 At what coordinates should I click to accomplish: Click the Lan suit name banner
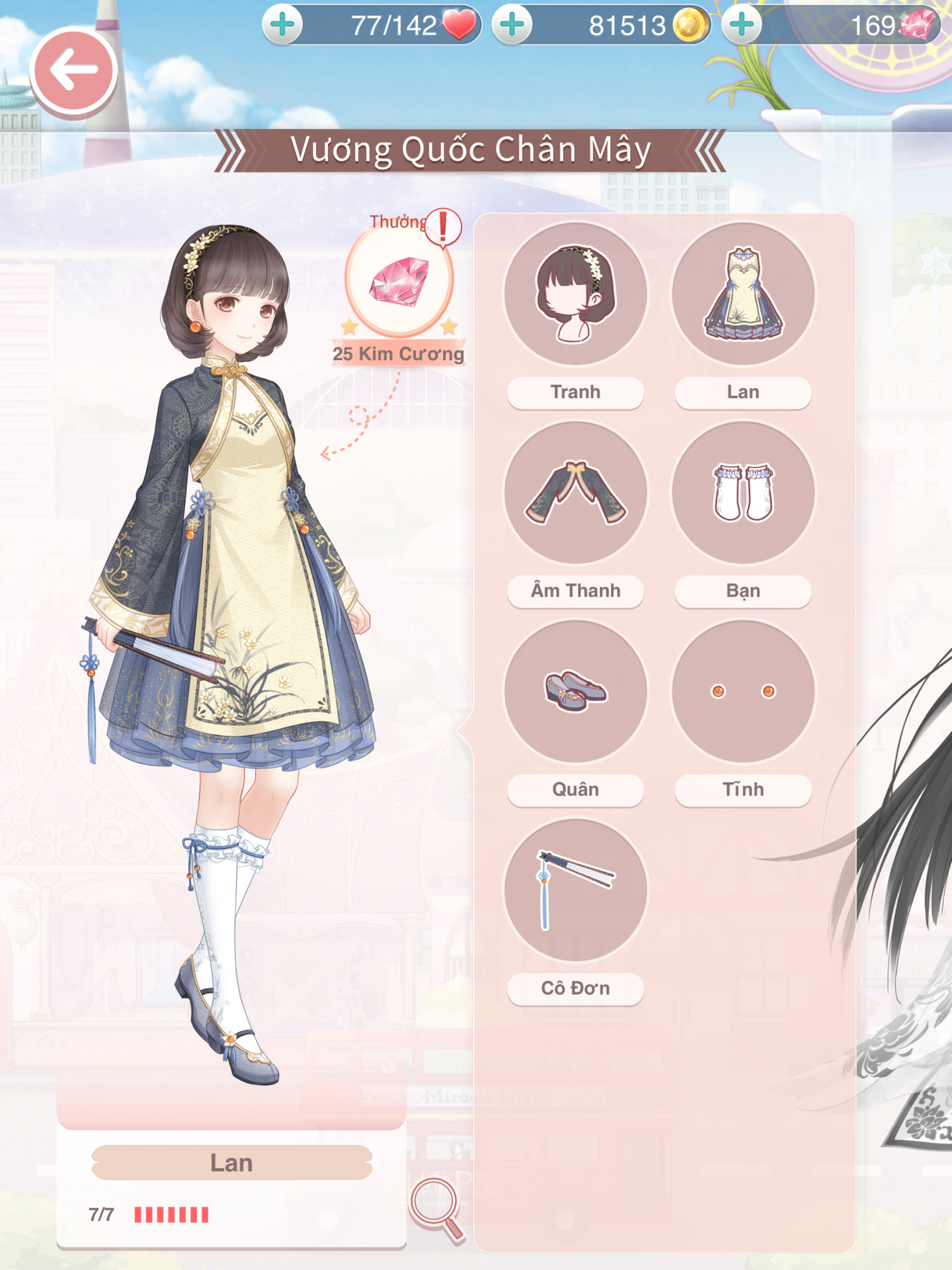tap(231, 1163)
